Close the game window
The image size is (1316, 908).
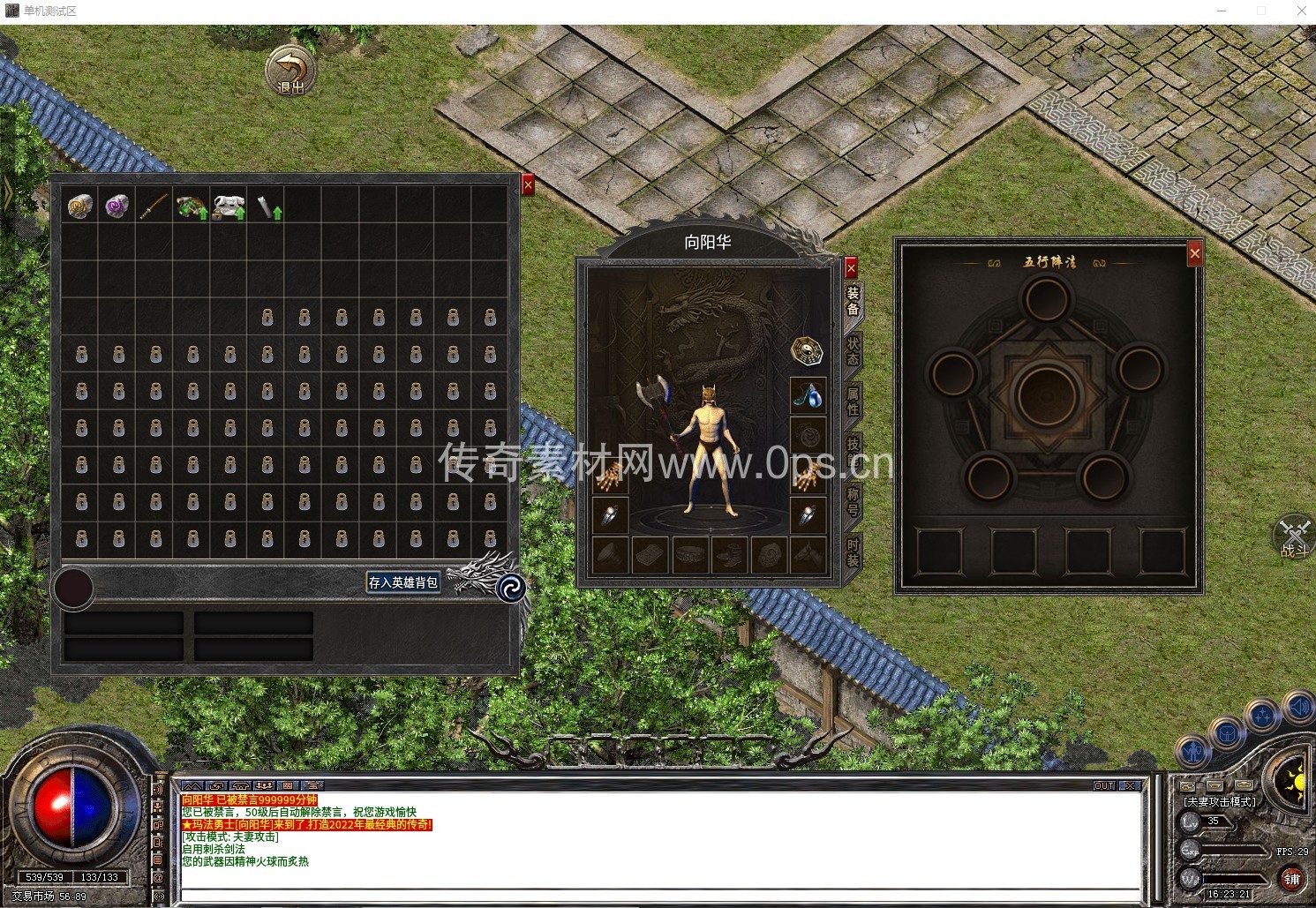[x=1301, y=11]
